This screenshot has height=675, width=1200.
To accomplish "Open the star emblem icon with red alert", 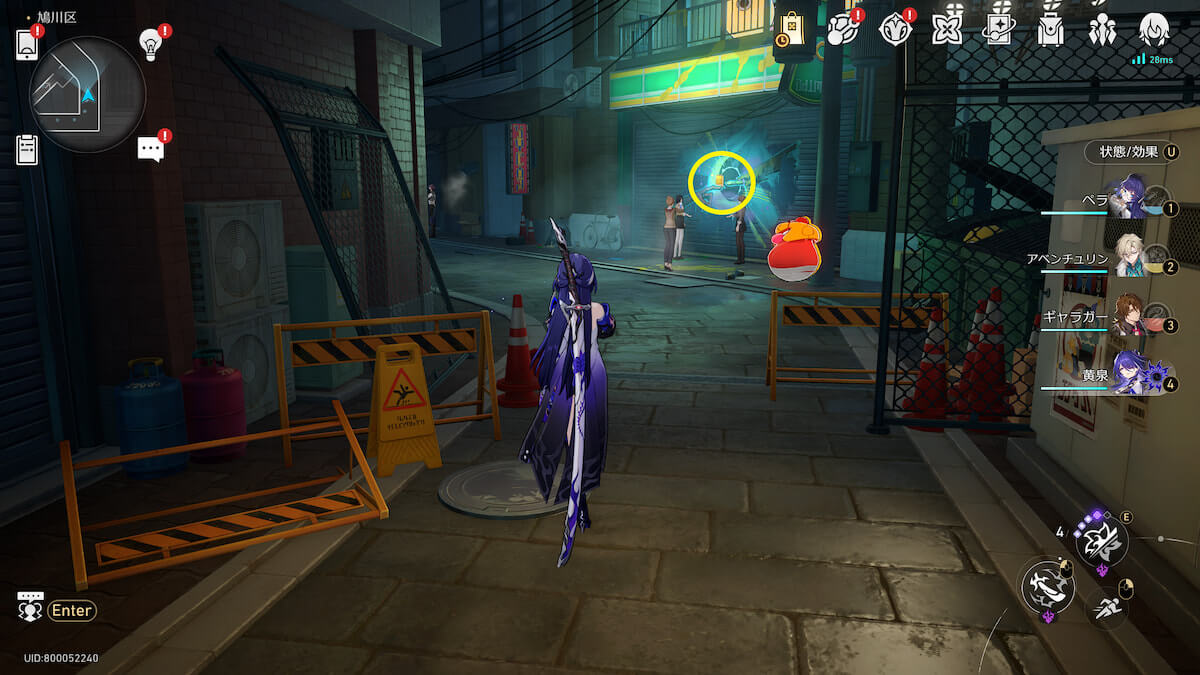I will coord(894,29).
